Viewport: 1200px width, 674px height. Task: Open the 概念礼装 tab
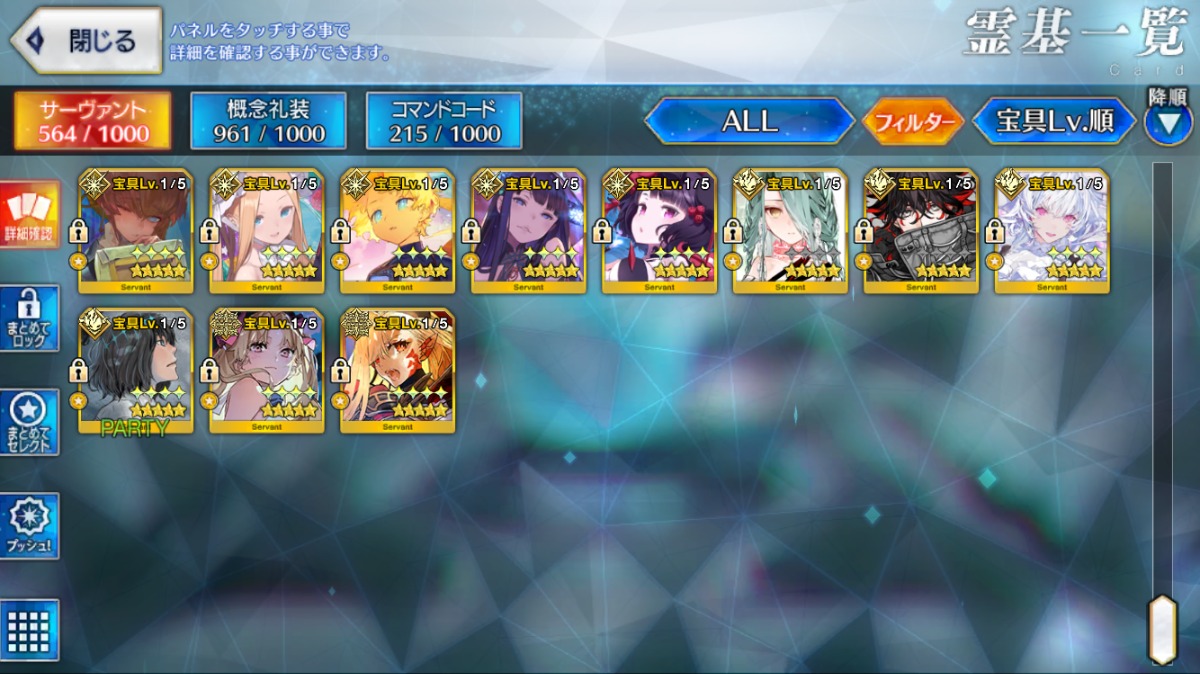268,121
